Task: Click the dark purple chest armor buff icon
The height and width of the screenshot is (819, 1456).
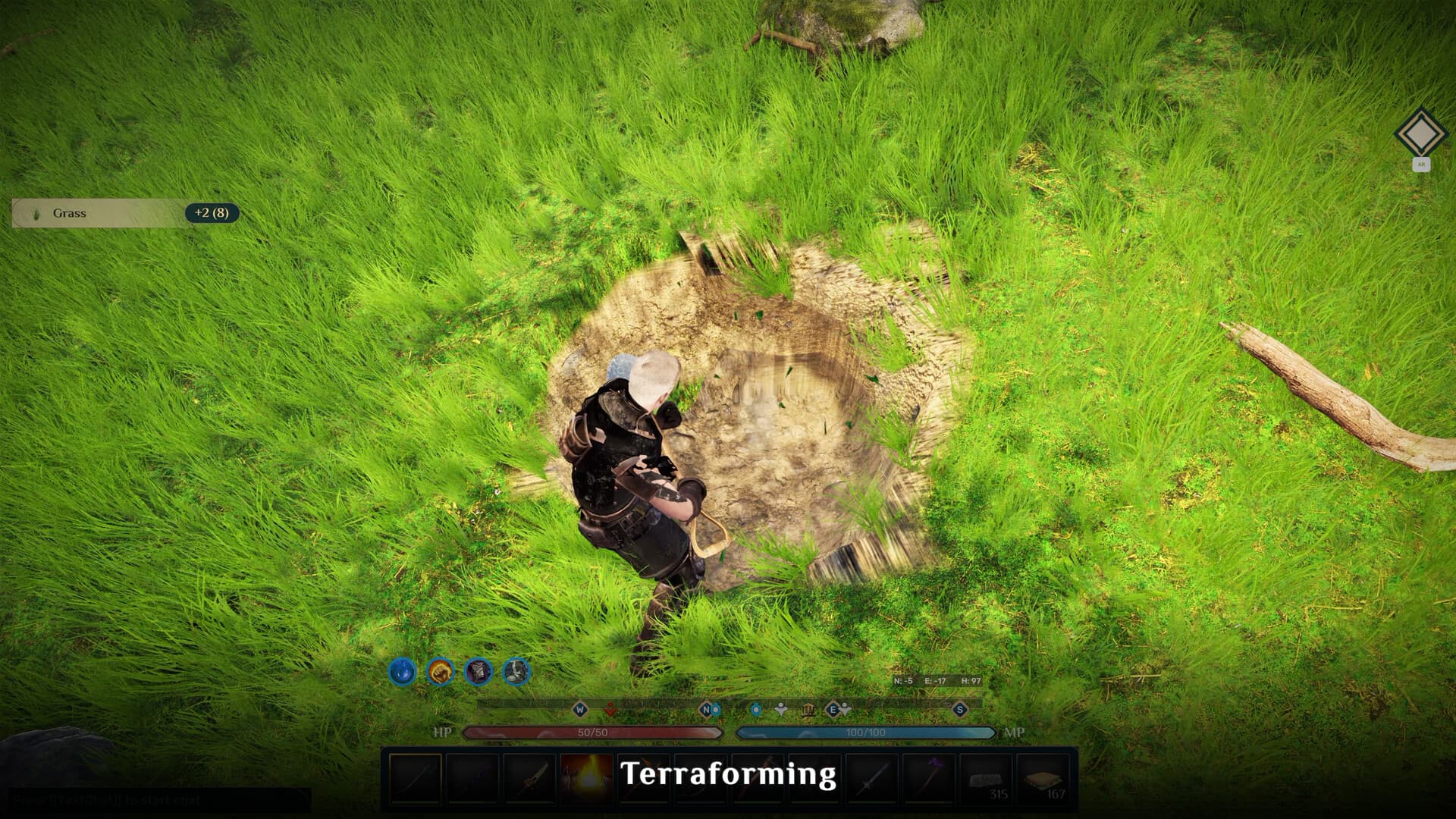Action: tap(479, 671)
